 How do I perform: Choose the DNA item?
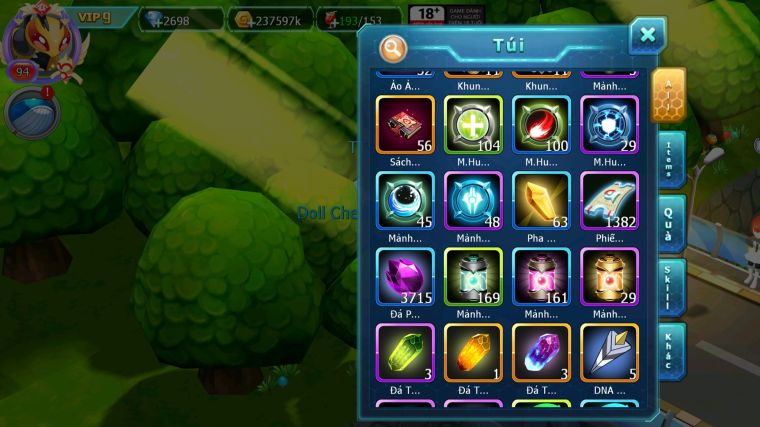[x=609, y=353]
